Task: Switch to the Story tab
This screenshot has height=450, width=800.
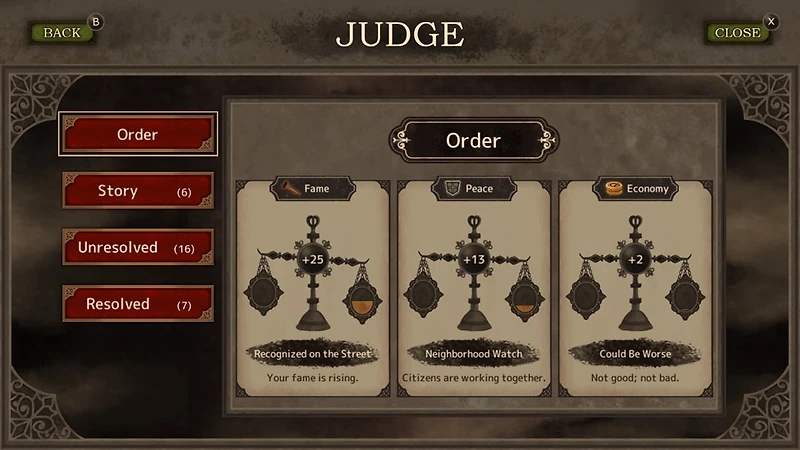Action: (138, 191)
